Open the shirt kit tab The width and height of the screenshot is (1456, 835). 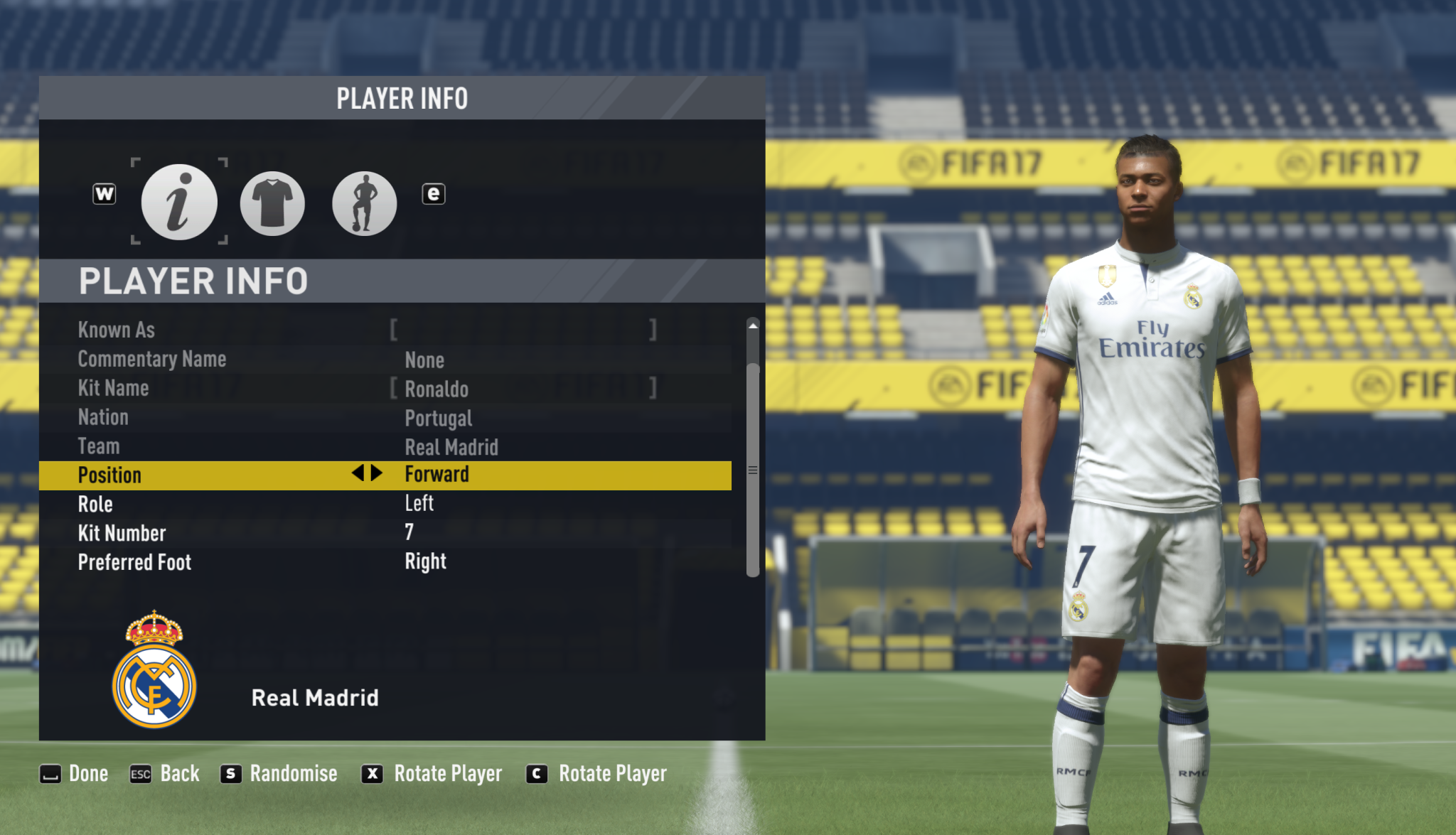[x=272, y=203]
